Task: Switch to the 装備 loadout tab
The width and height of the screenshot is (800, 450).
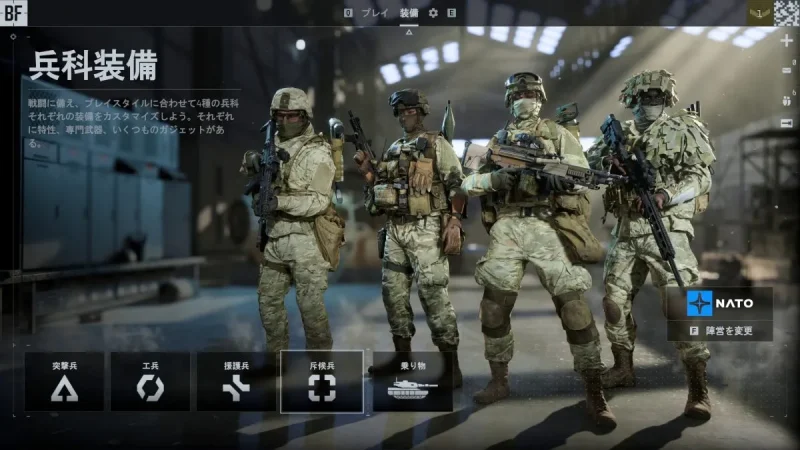Action: pyautogui.click(x=409, y=13)
